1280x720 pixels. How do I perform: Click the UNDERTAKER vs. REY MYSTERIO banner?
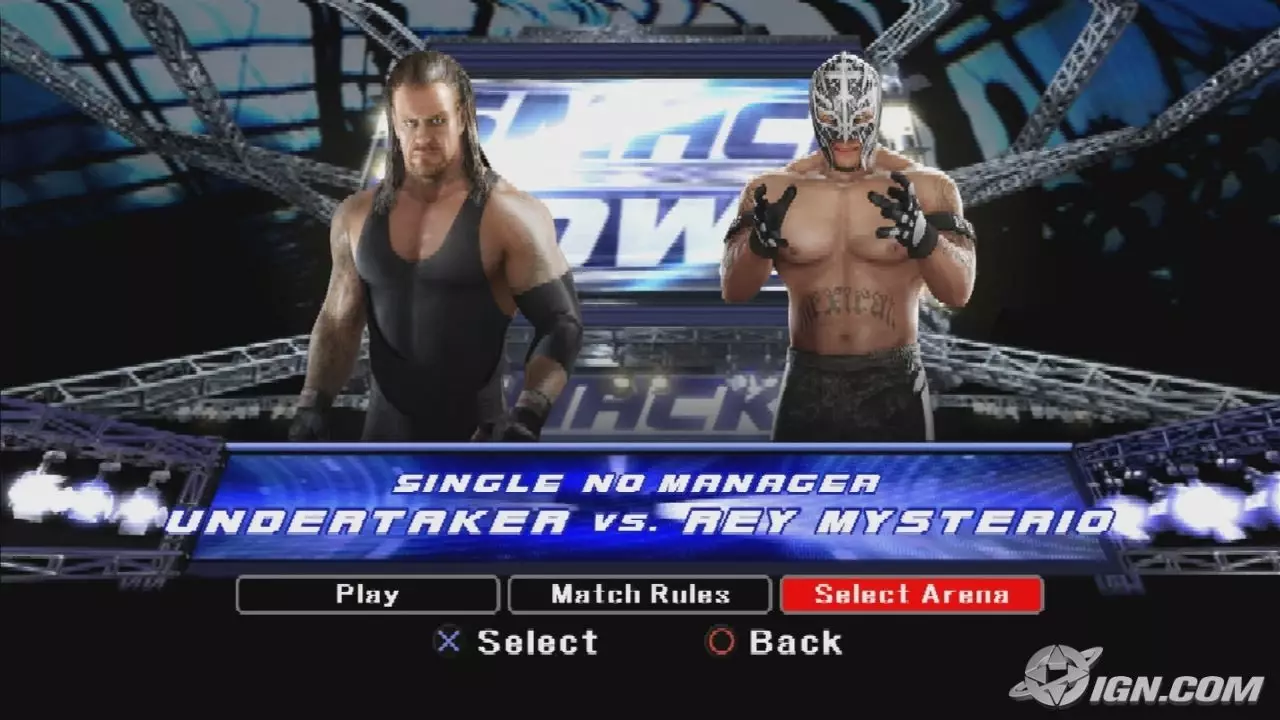[640, 521]
